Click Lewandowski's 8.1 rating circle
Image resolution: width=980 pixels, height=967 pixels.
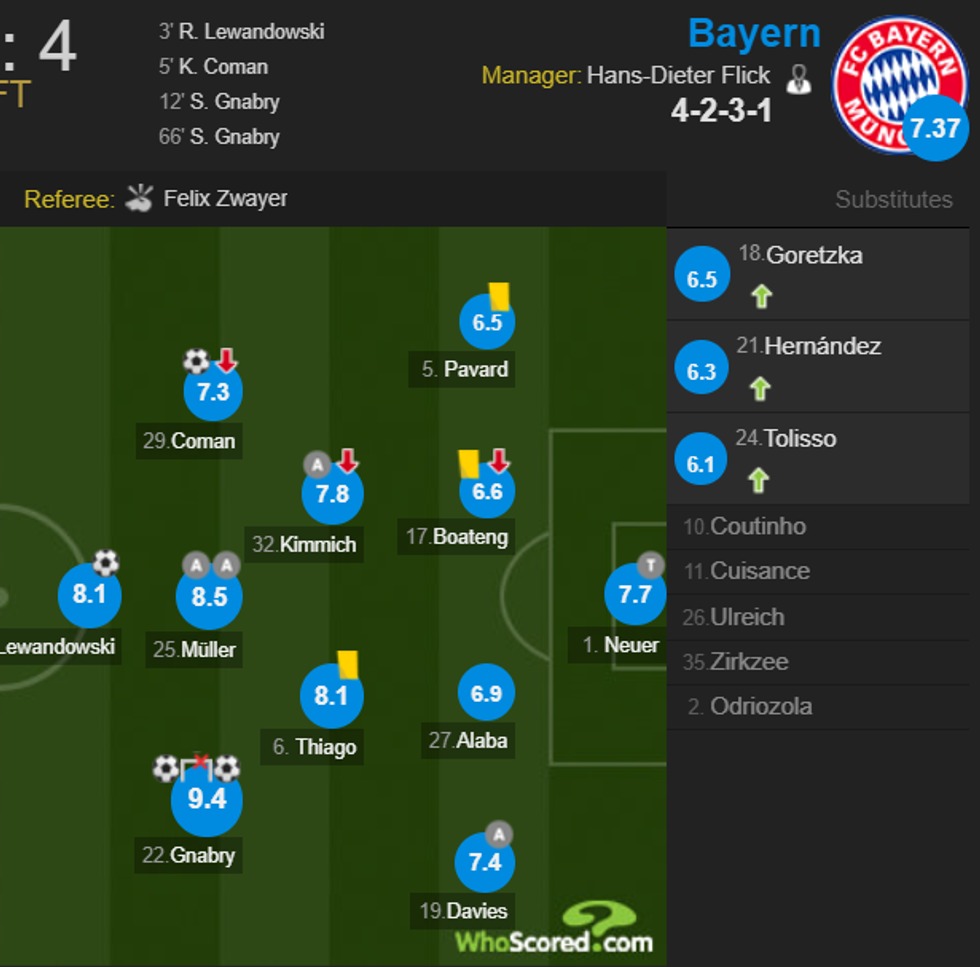(x=89, y=595)
